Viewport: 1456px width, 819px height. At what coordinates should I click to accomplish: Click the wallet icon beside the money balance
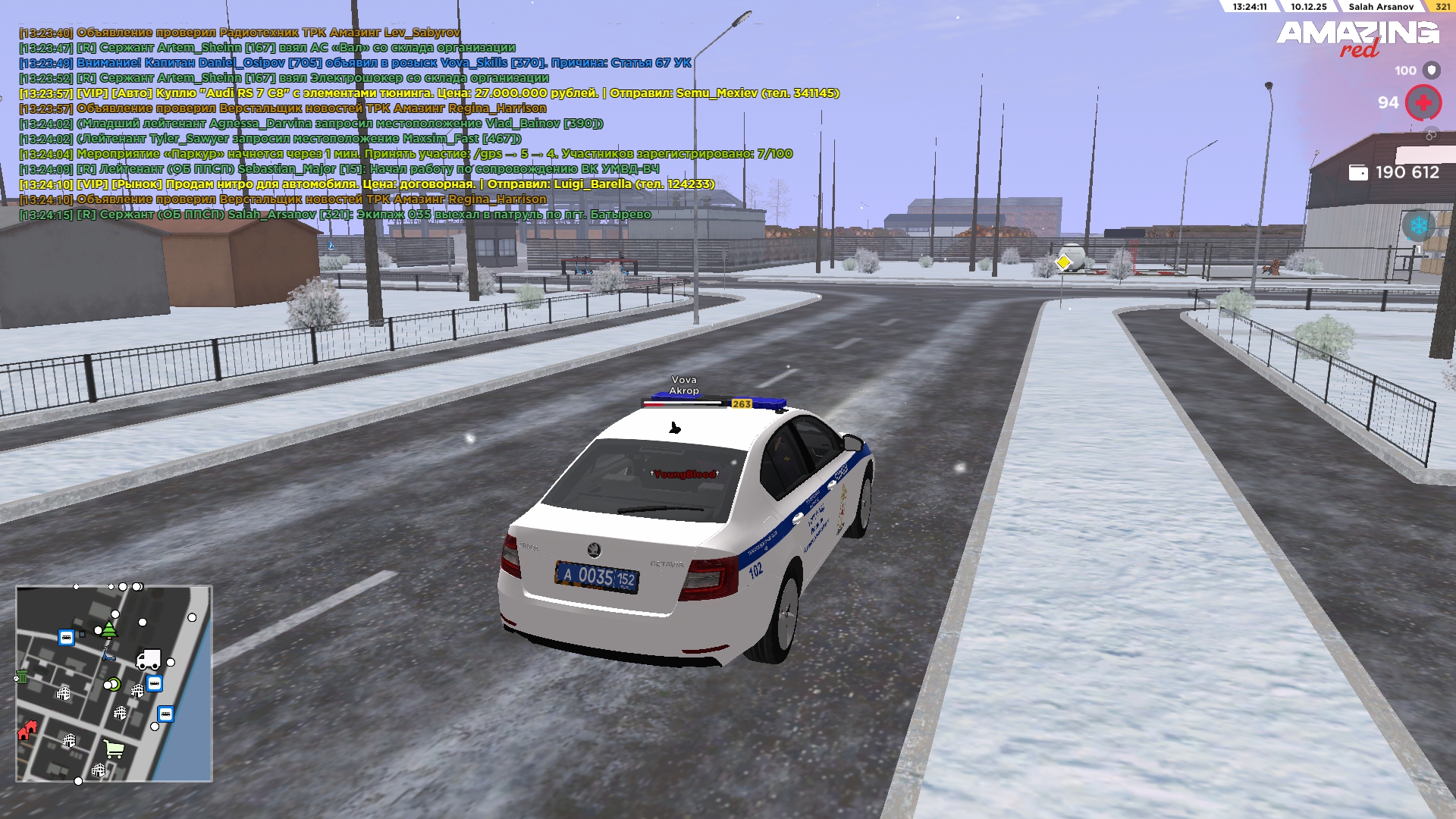point(1357,173)
